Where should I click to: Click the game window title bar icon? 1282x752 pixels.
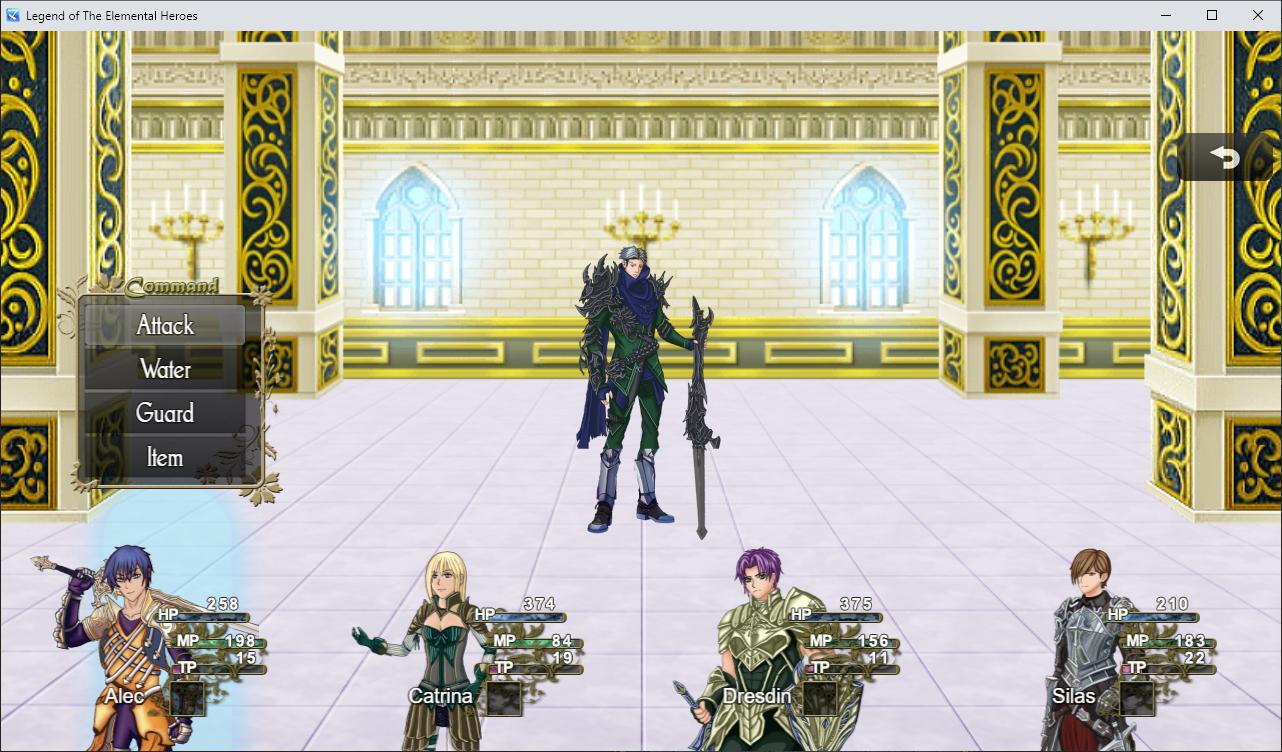(11, 15)
